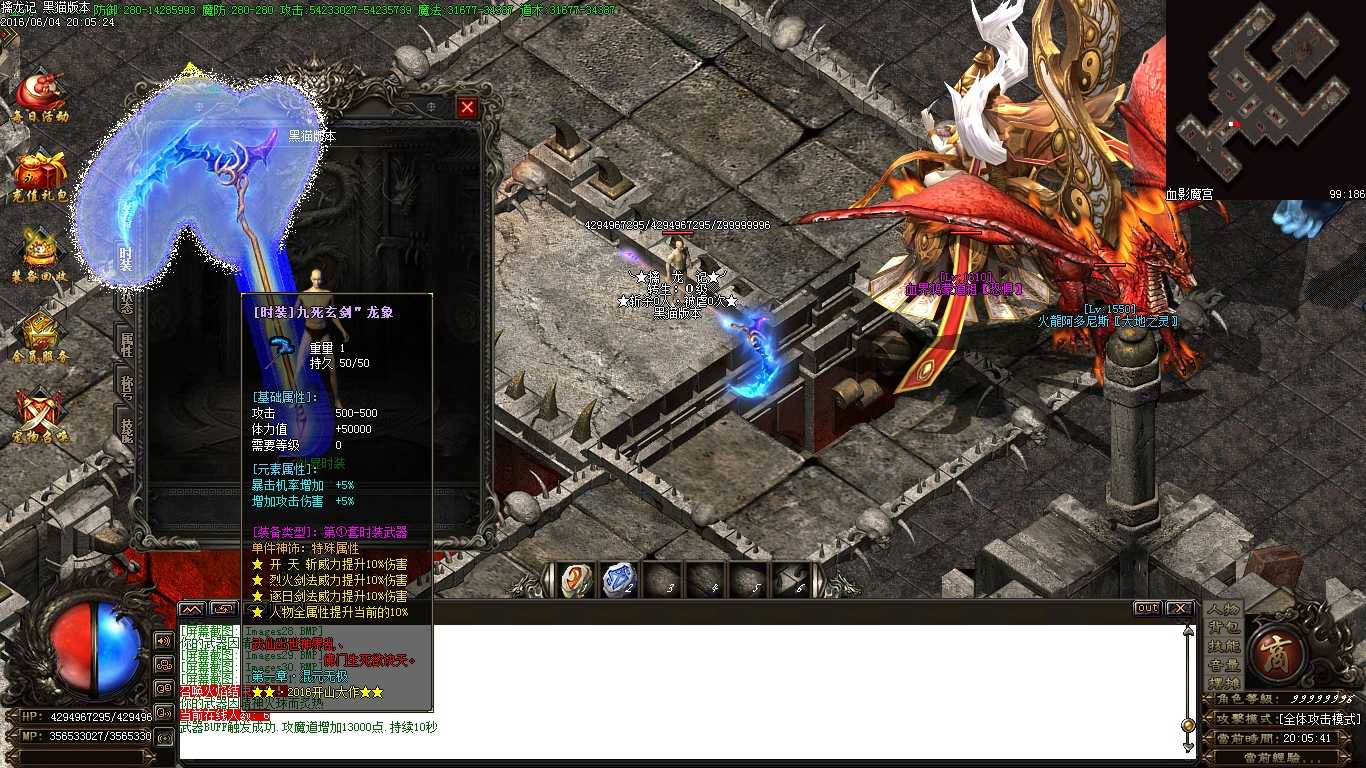Toggle the chat sound speaker icon
1366x768 pixels.
pos(163,641)
